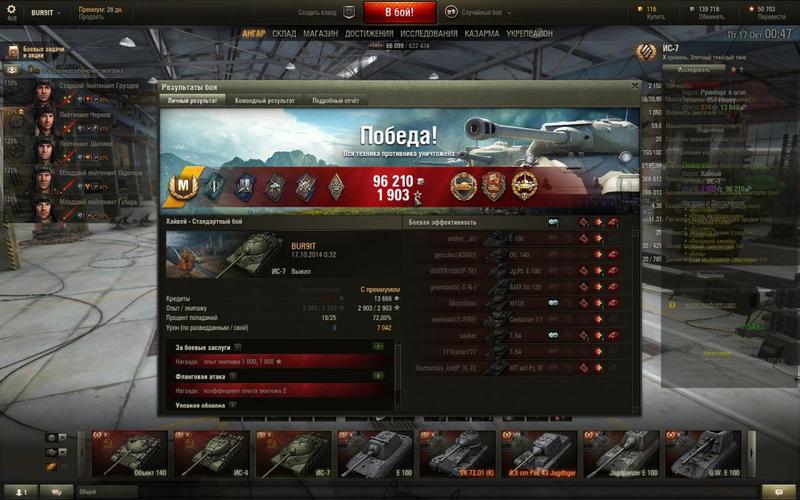The image size is (800, 500).
Task: Choose the ИС-4 tank in carousel
Action: pos(213,453)
